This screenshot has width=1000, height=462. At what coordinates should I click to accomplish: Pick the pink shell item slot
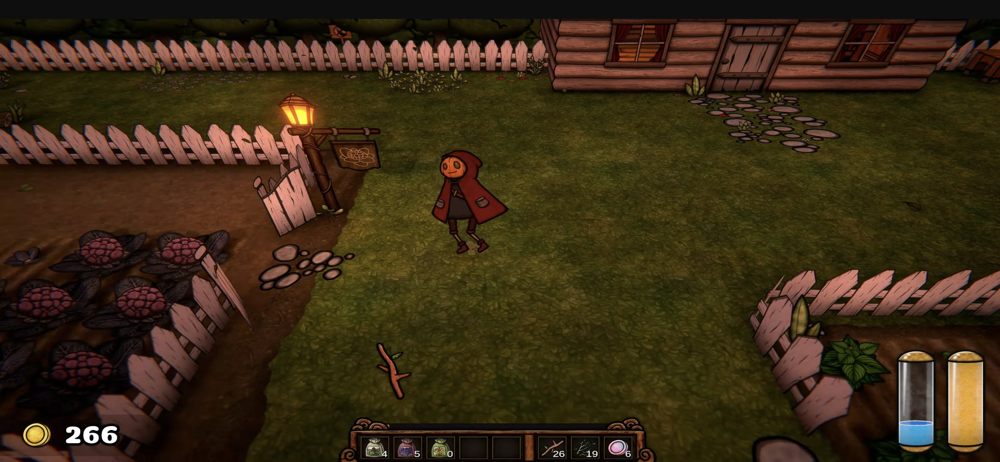[x=618, y=448]
